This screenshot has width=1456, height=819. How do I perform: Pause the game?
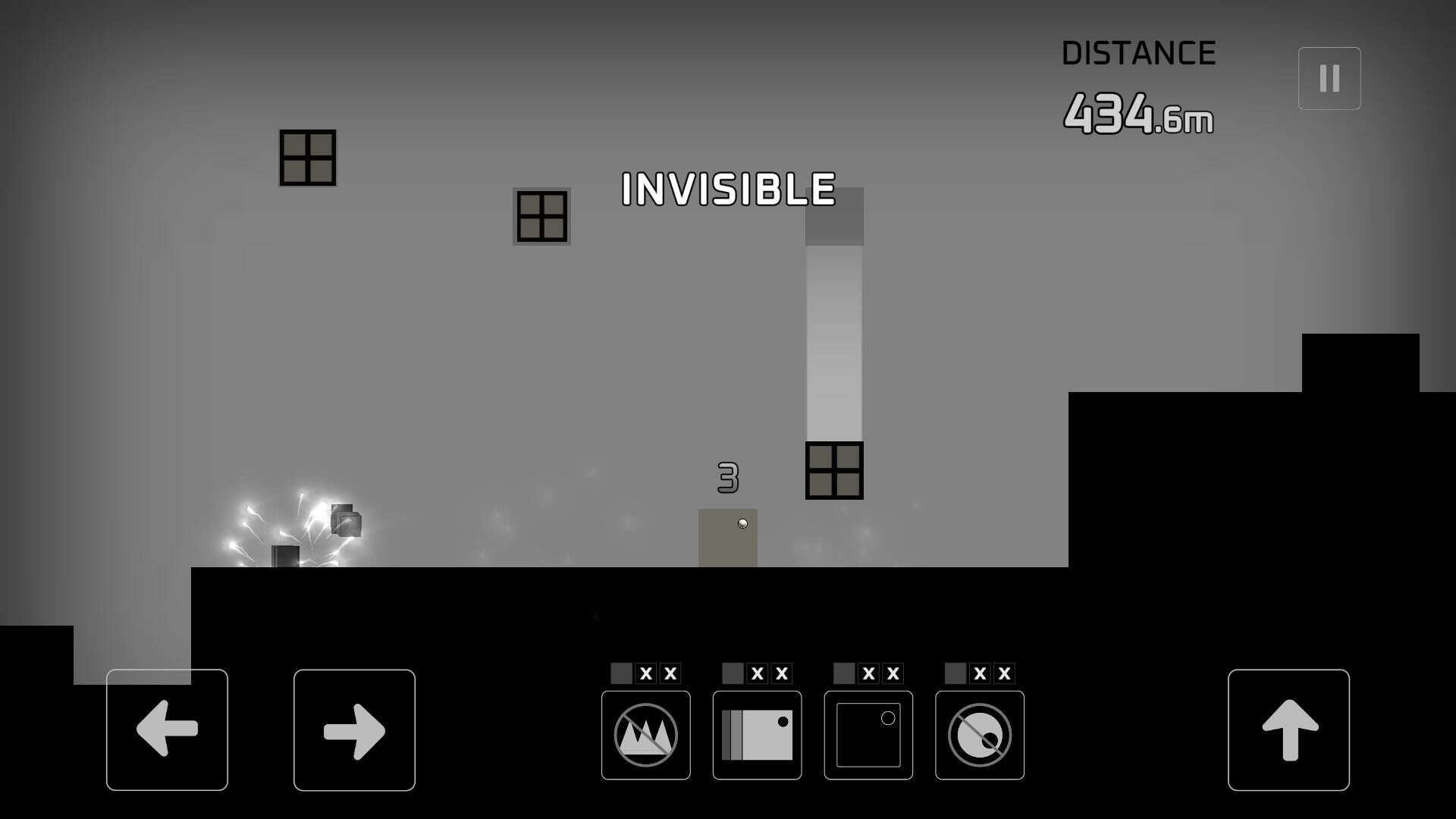(x=1329, y=77)
